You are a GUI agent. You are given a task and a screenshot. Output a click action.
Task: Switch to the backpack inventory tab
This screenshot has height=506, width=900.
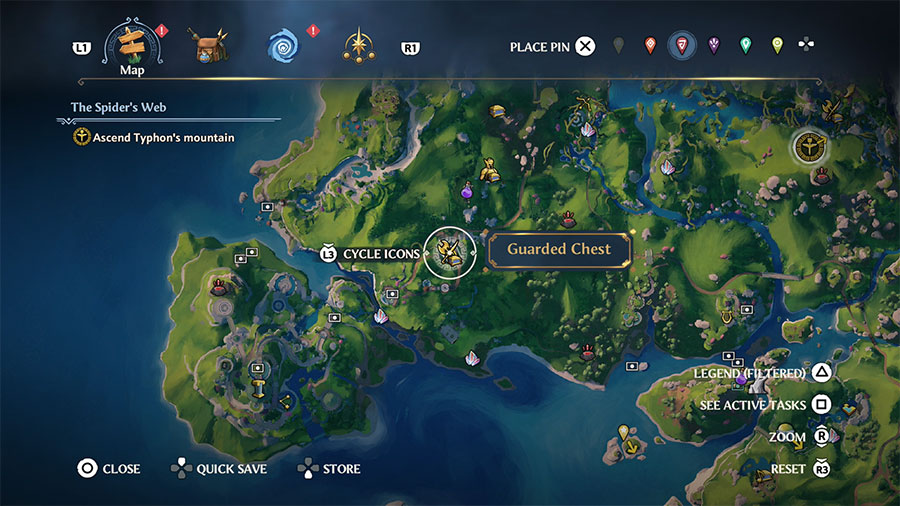pos(210,46)
